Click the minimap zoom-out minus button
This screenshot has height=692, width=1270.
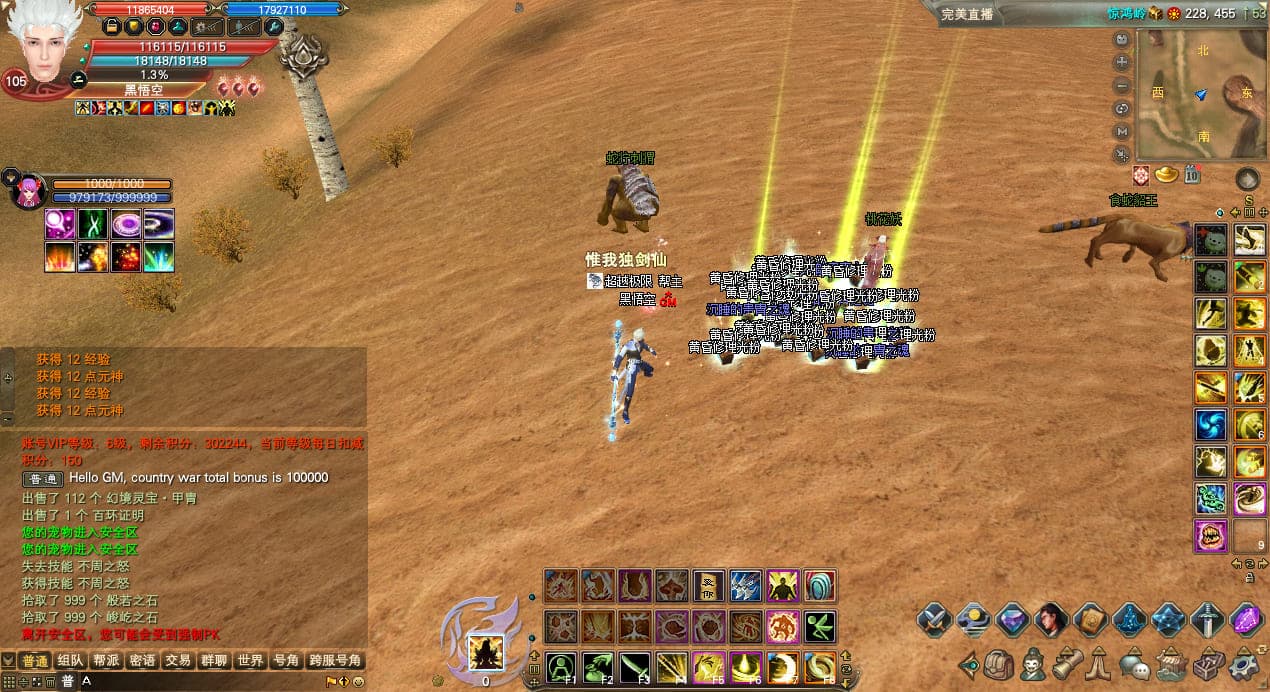pos(1122,84)
